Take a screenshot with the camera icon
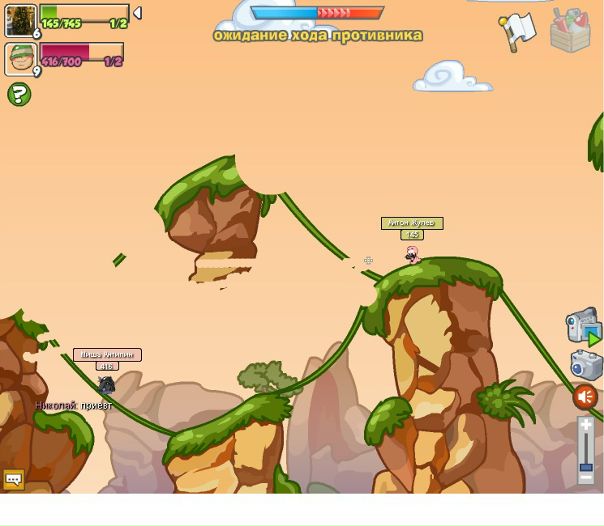Screen dimensions: 604x526 coord(586,364)
